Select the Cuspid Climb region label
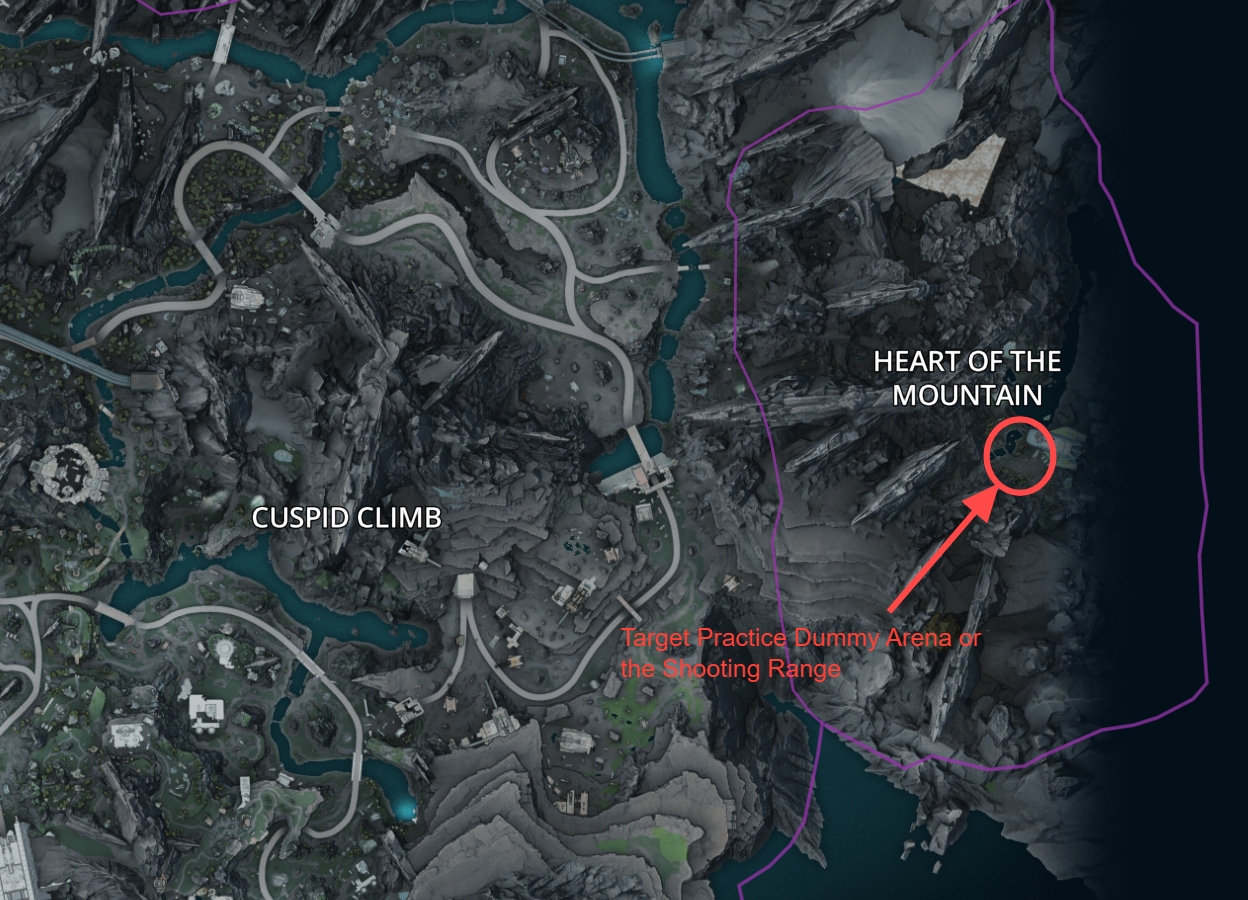Viewport: 1248px width, 900px height. (346, 518)
